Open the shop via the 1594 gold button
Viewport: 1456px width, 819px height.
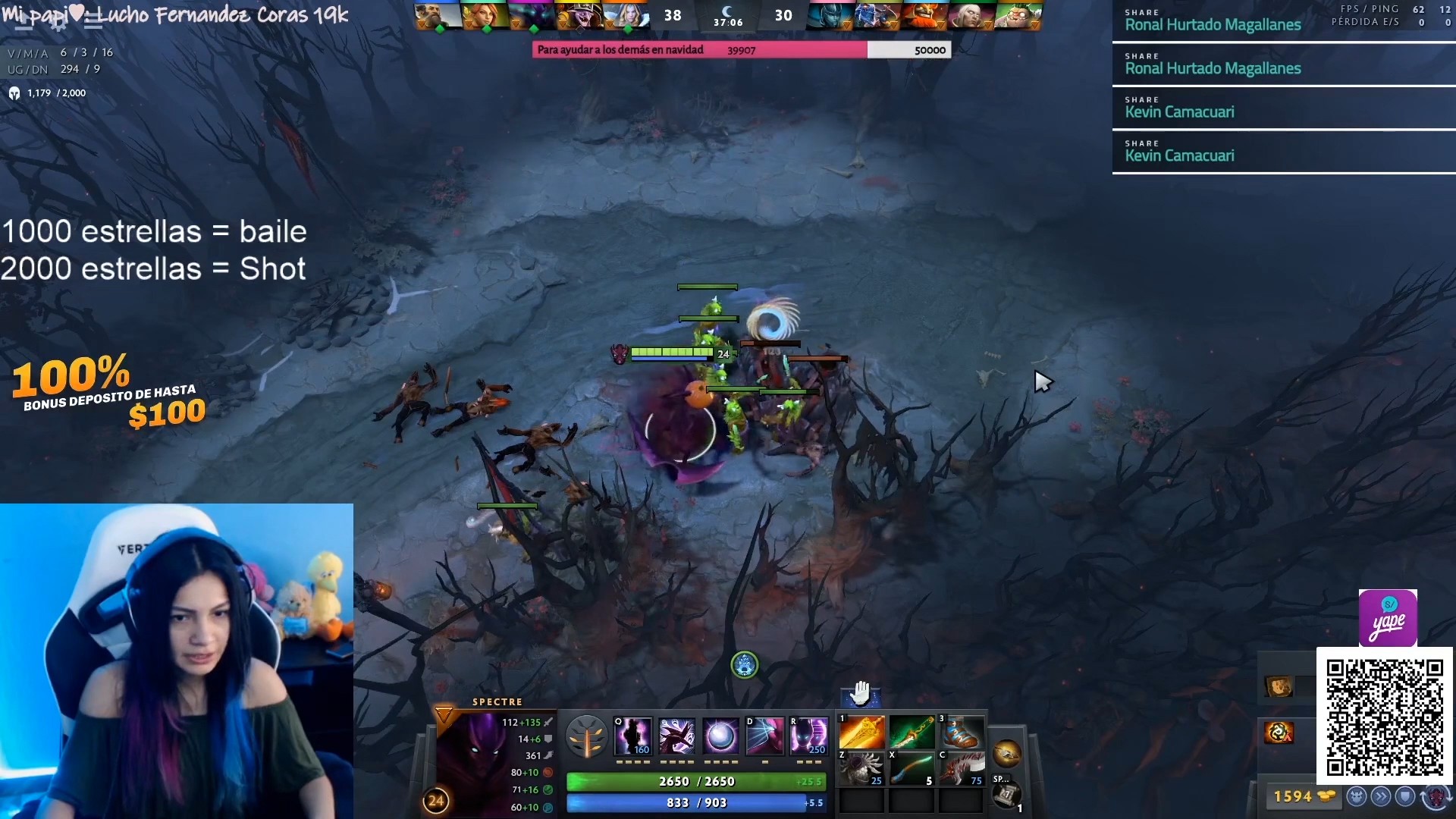[1303, 796]
